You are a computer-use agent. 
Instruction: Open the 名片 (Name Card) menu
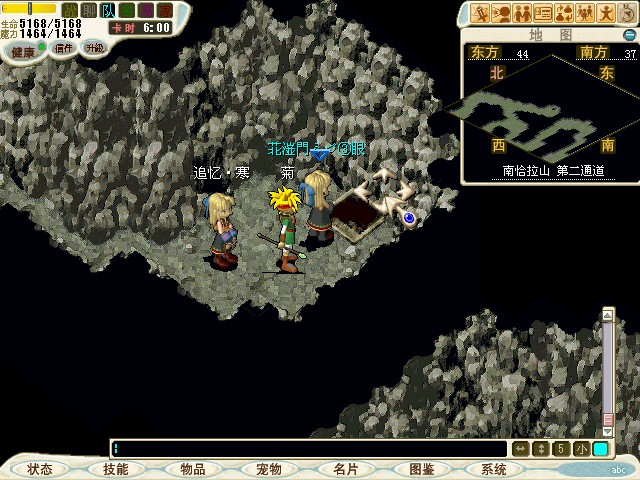point(345,469)
